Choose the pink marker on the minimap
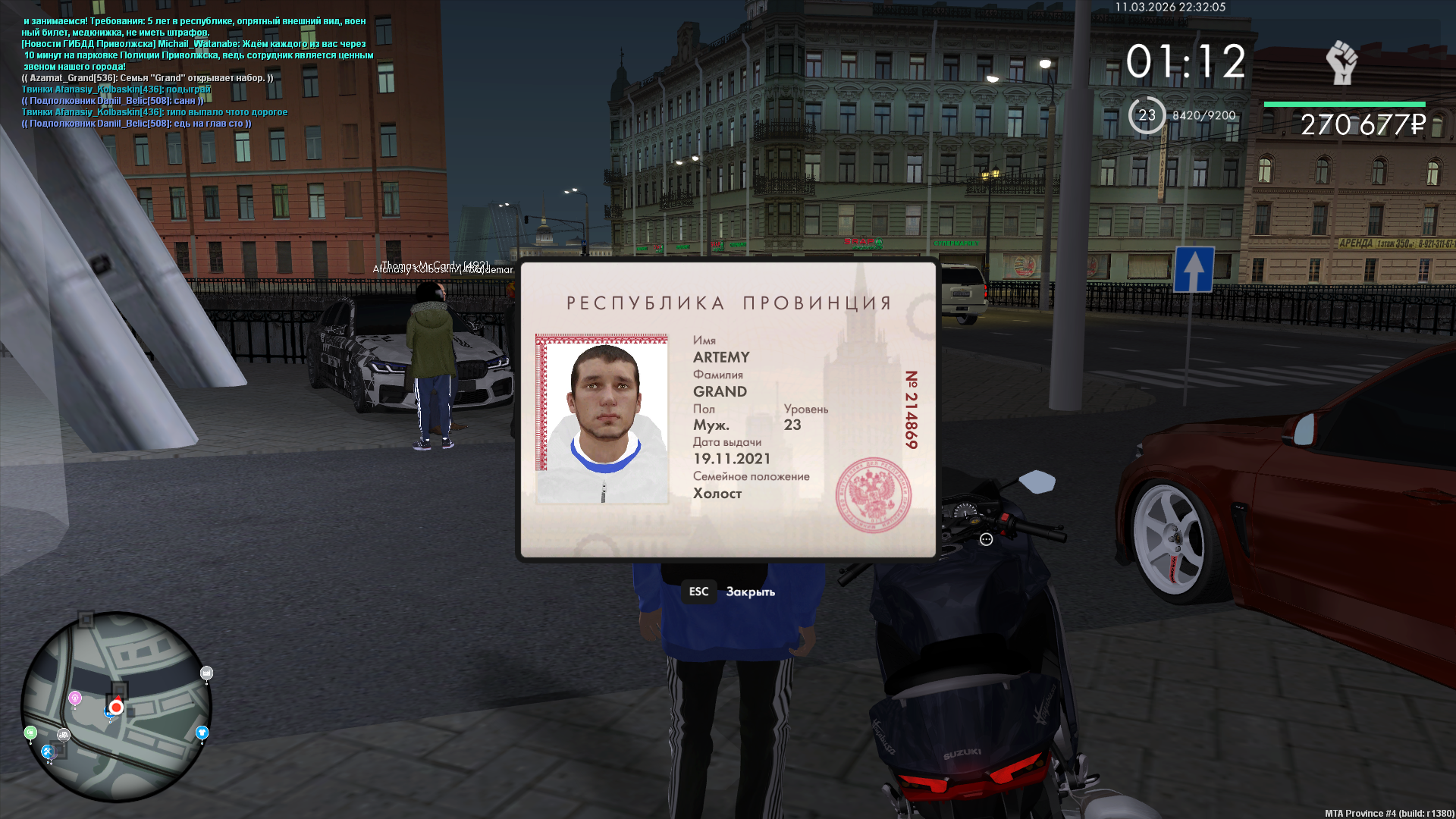 [75, 698]
